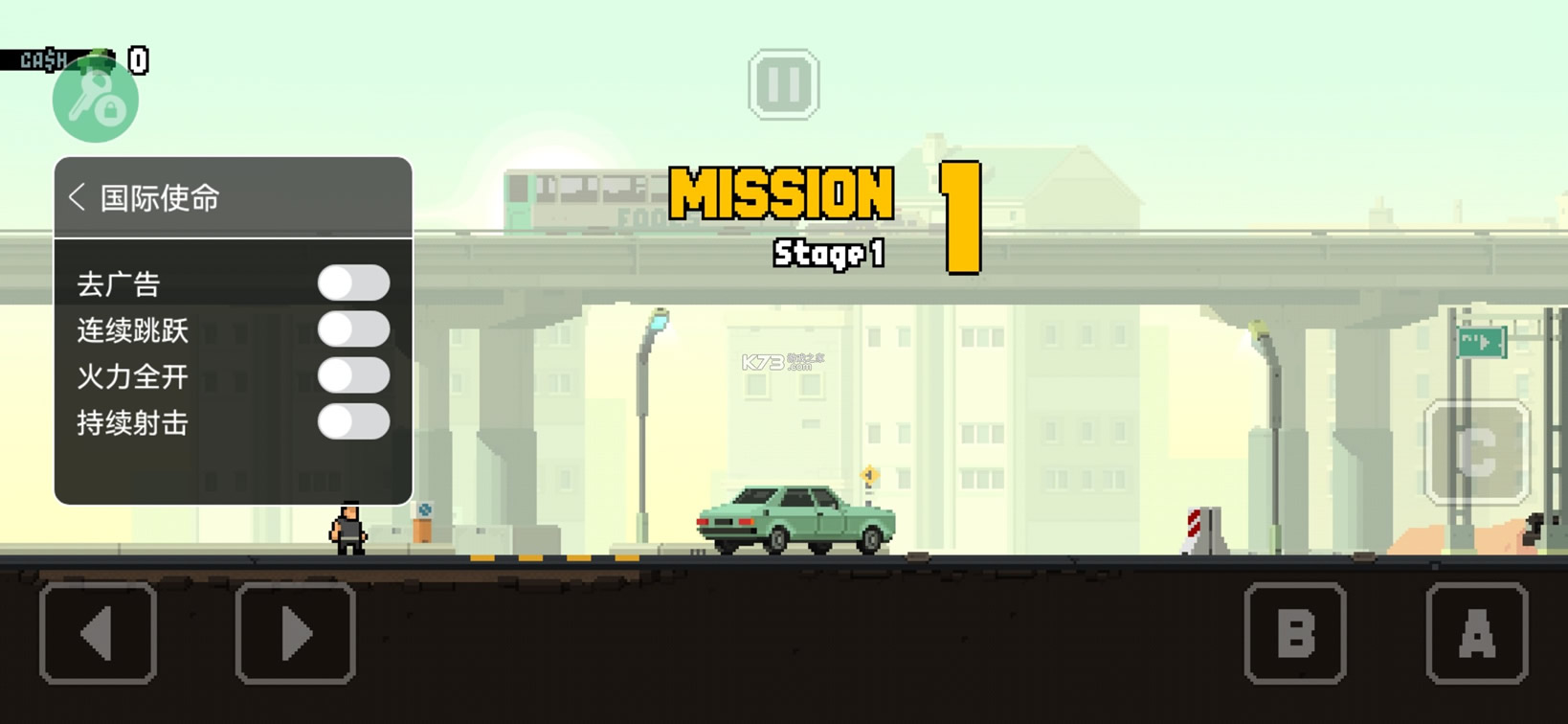1568x724 pixels.
Task: Pause the game with the pause icon
Action: point(783,83)
